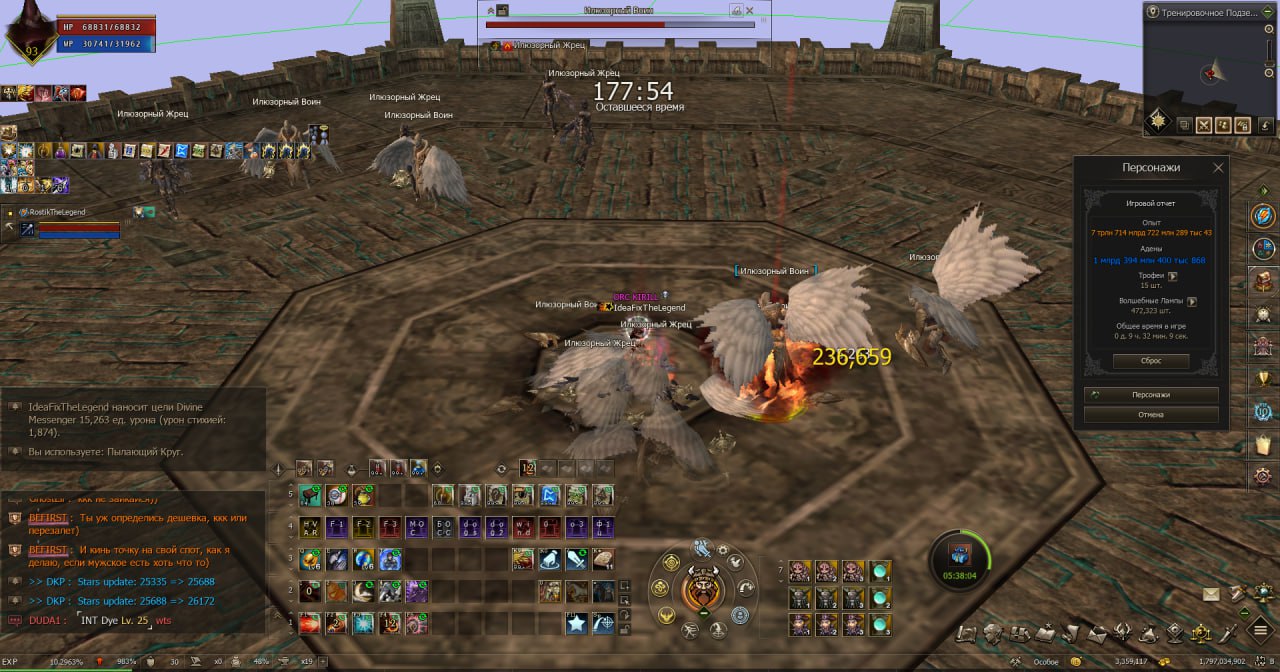Choose the Отмена cancel button

tap(1151, 414)
